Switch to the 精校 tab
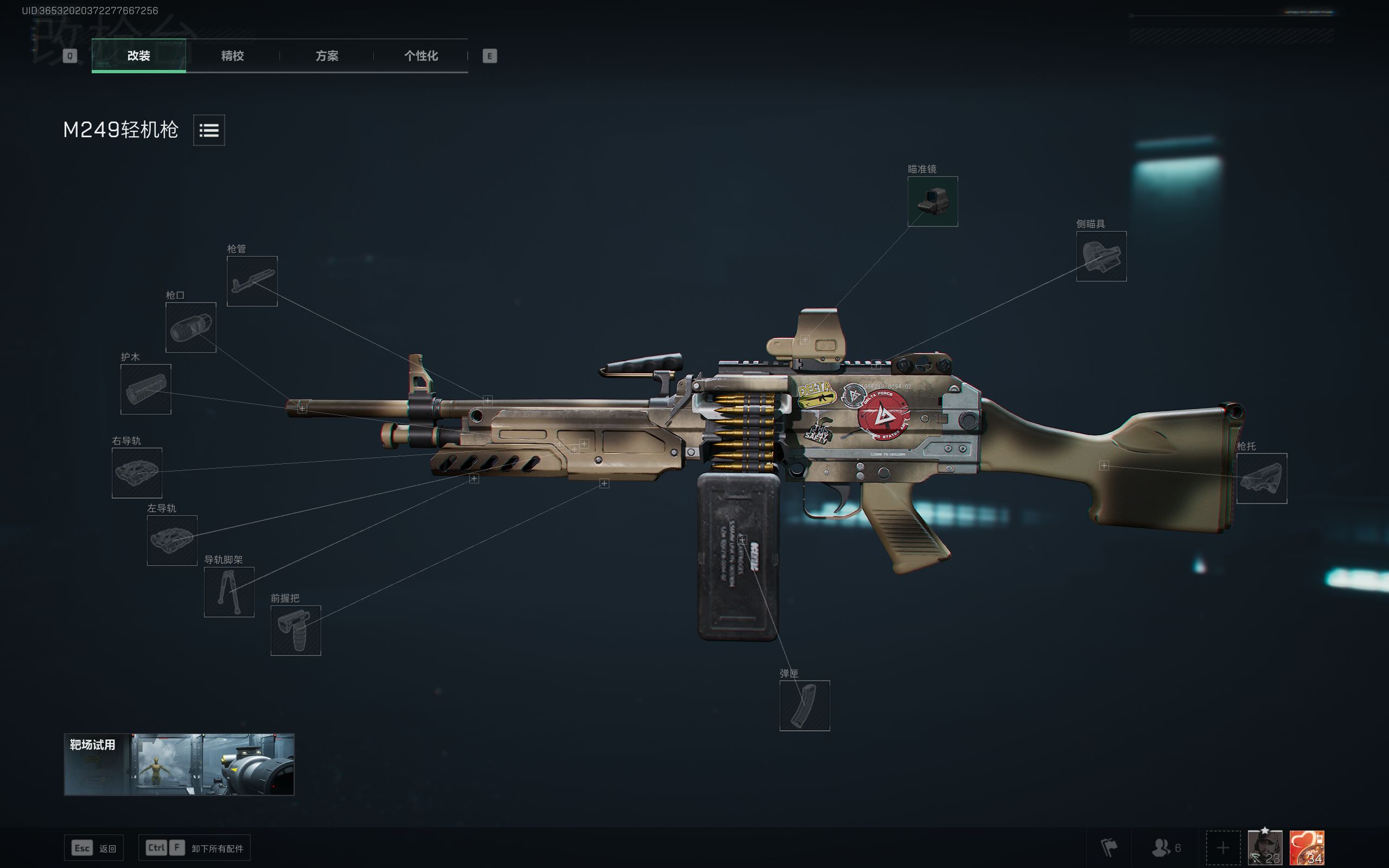The image size is (1389, 868). point(232,56)
